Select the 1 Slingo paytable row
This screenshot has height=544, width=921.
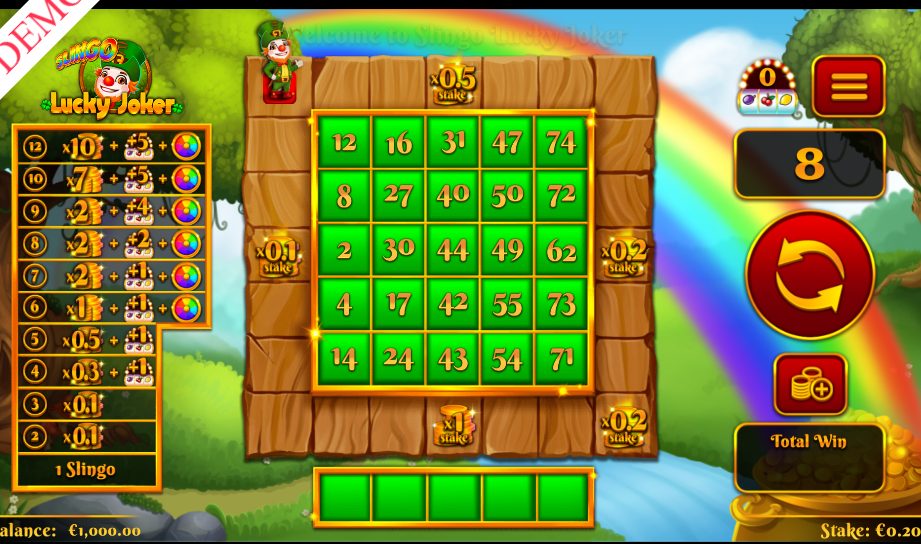coord(86,469)
